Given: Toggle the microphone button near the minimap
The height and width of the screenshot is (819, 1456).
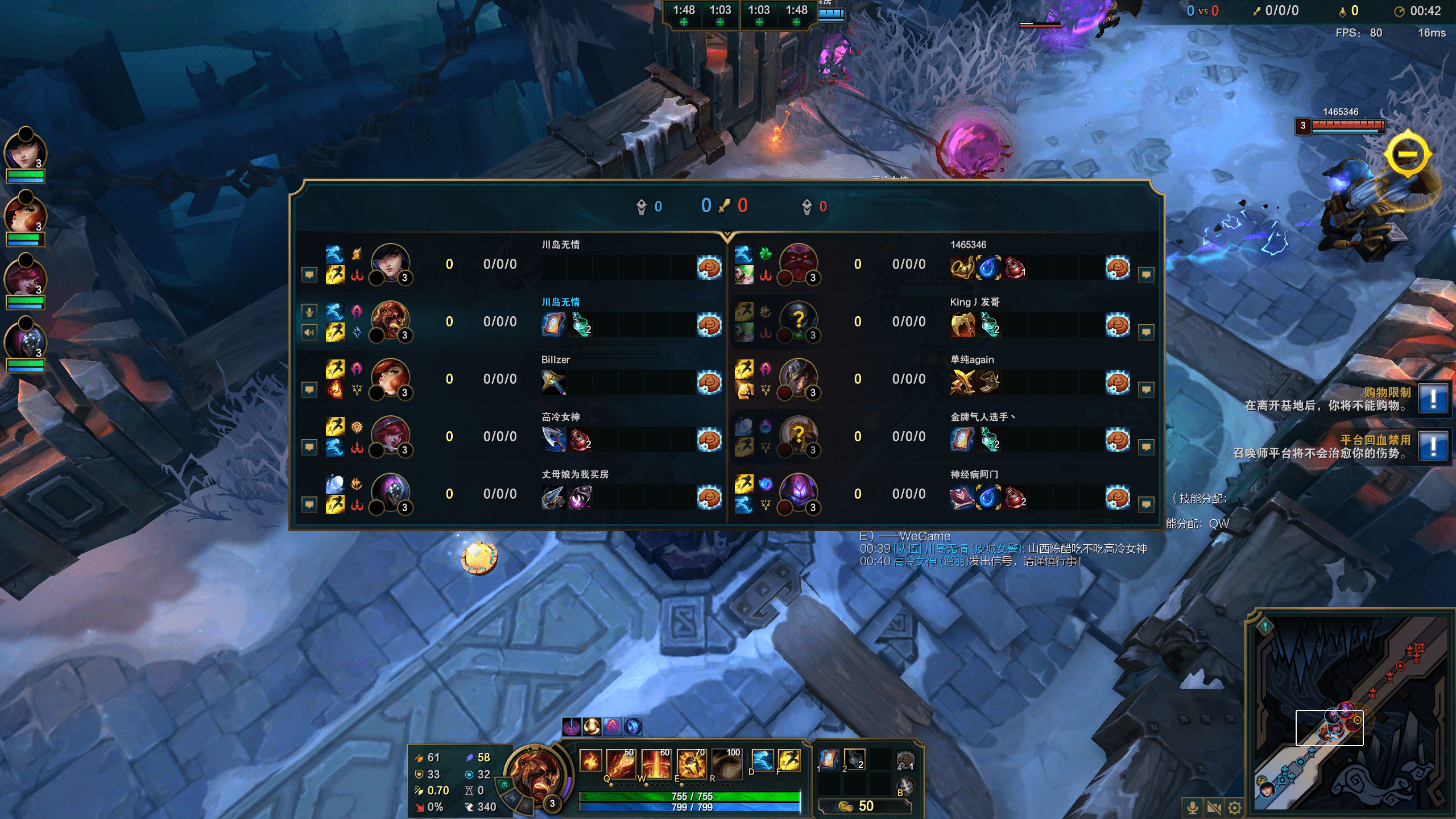Looking at the screenshot, I should click(x=1193, y=808).
